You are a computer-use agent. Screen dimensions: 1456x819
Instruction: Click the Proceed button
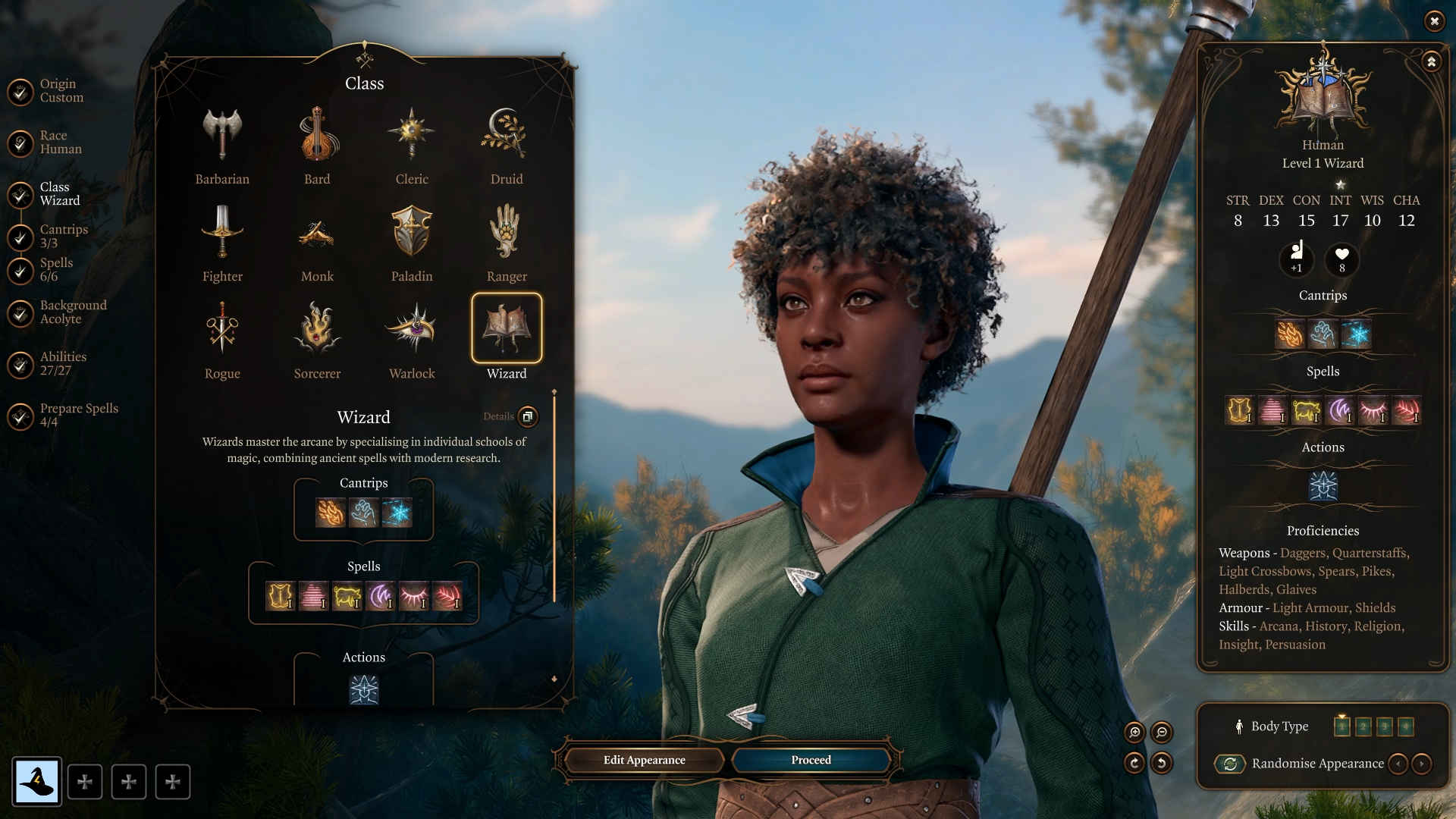811,760
